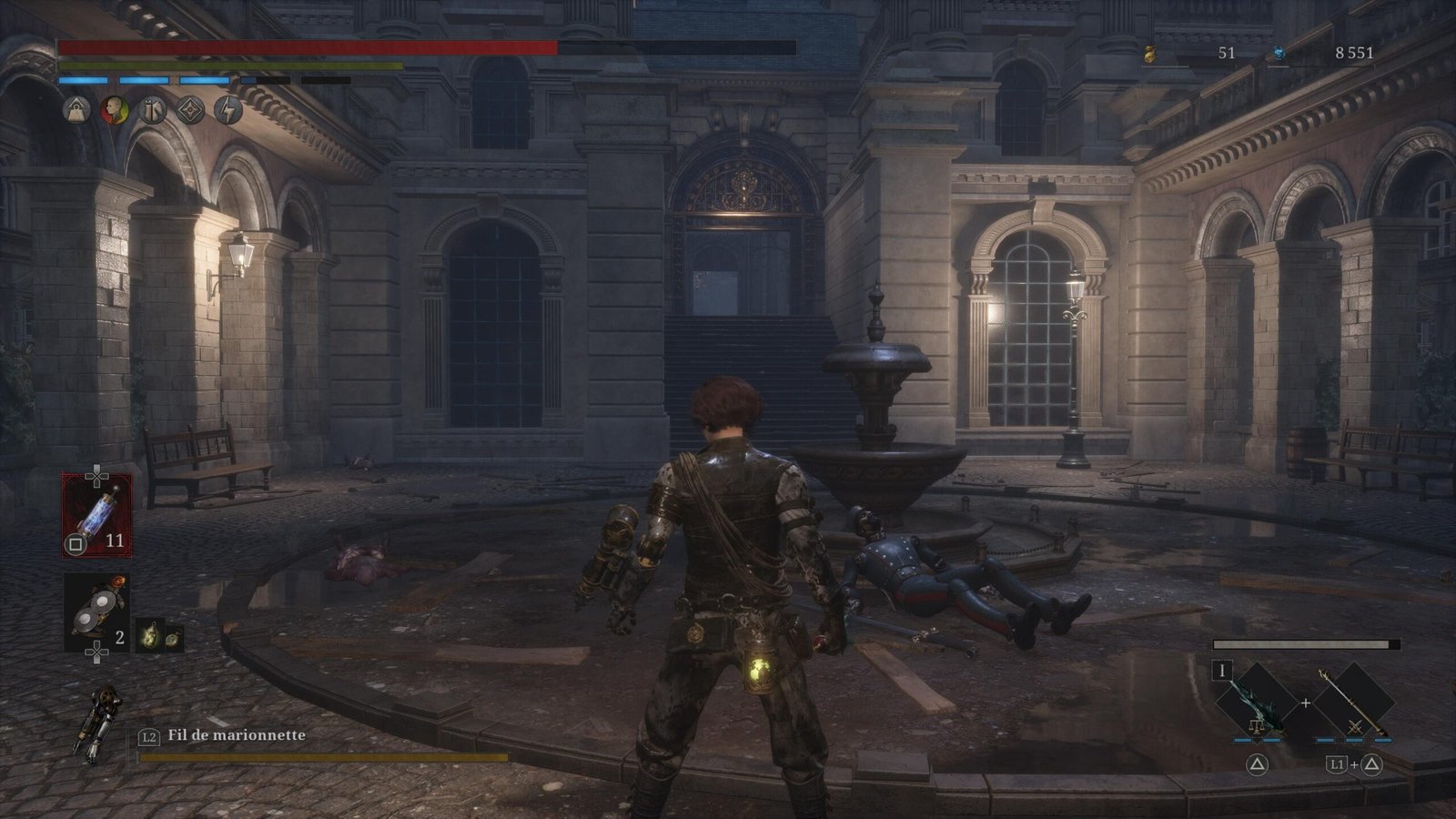Select the twin-disc grinder item slot
1456x819 pixels.
pos(96,612)
